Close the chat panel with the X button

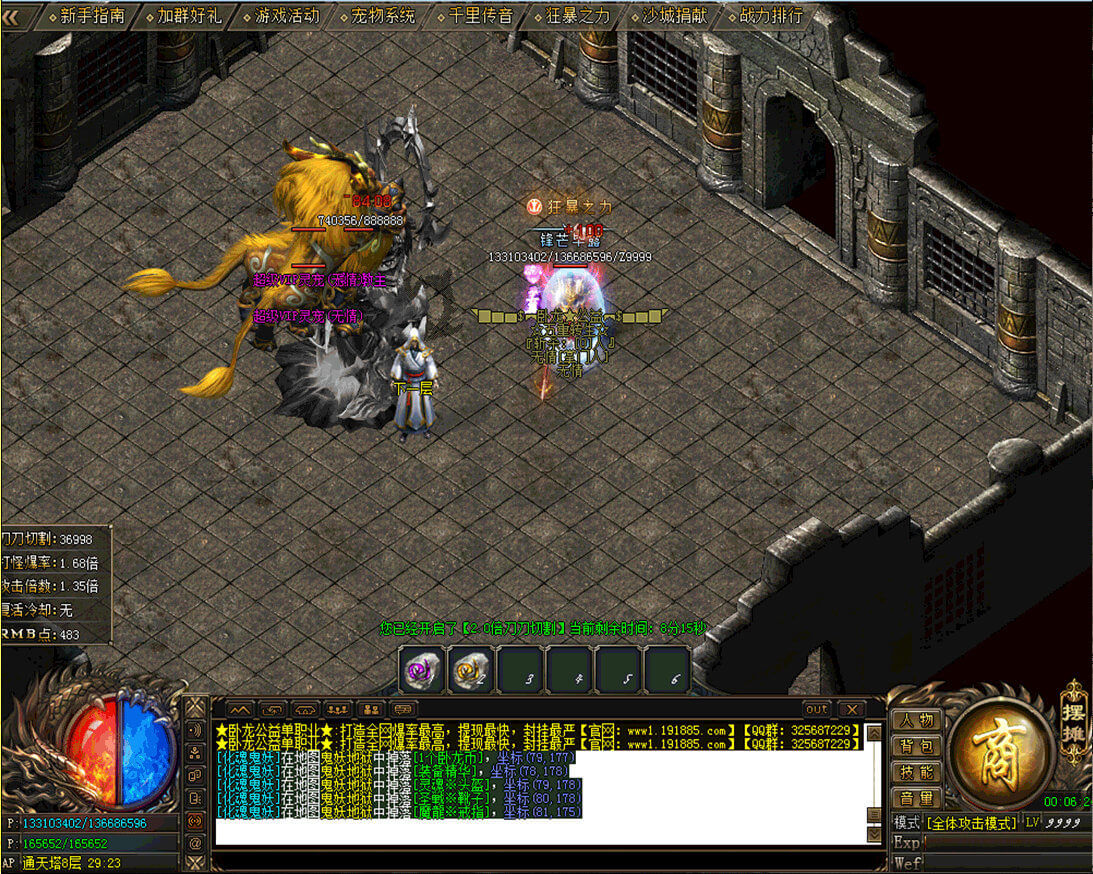(849, 709)
